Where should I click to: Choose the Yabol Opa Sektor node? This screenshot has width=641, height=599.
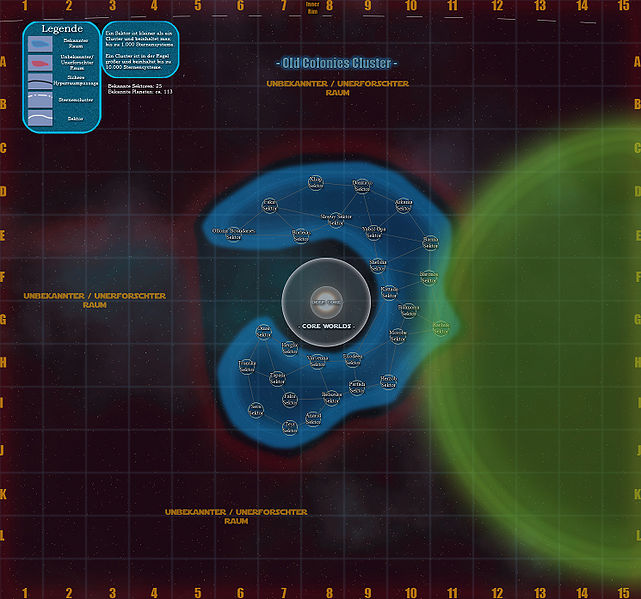pos(373,230)
